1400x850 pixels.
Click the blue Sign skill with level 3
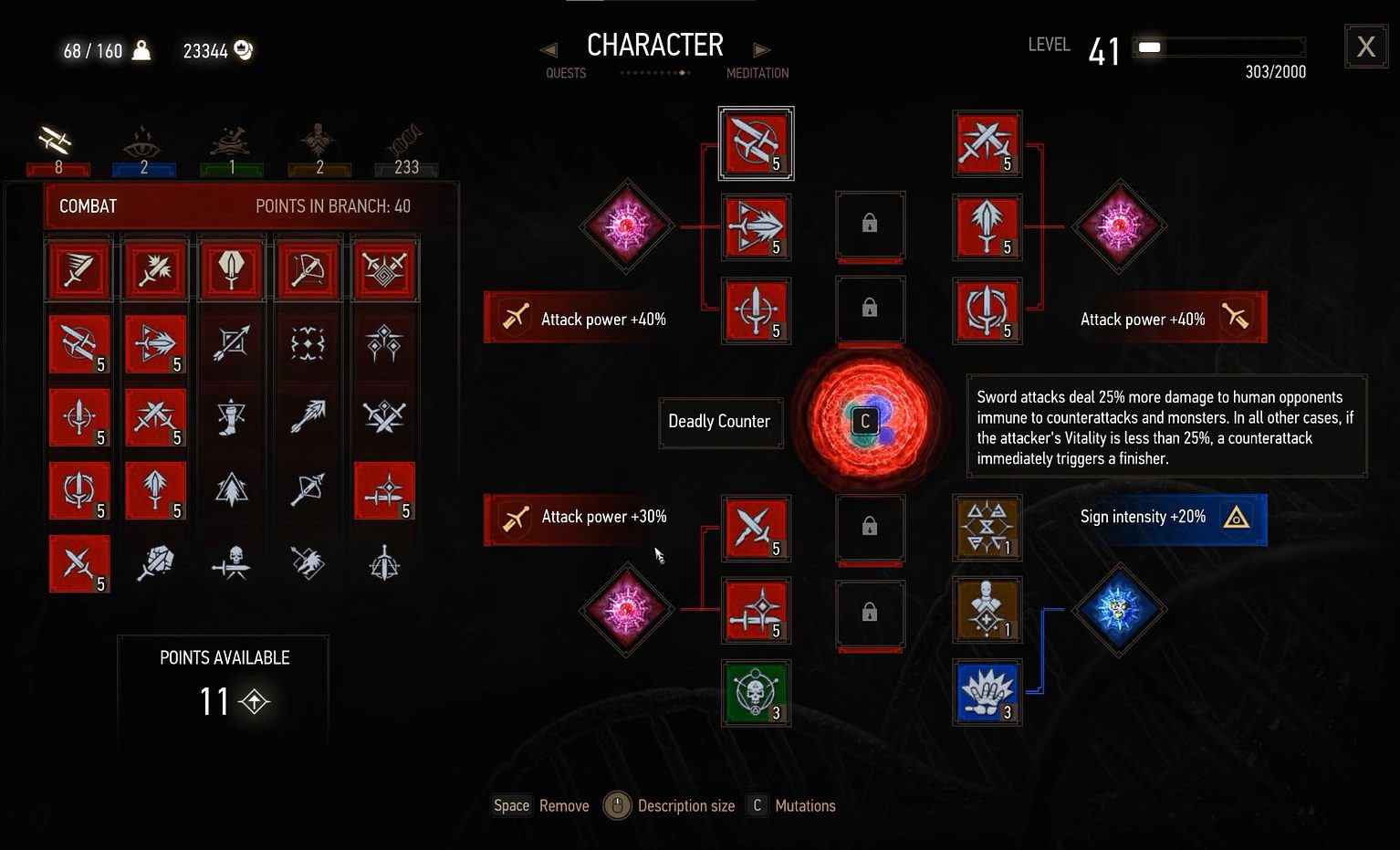987,694
